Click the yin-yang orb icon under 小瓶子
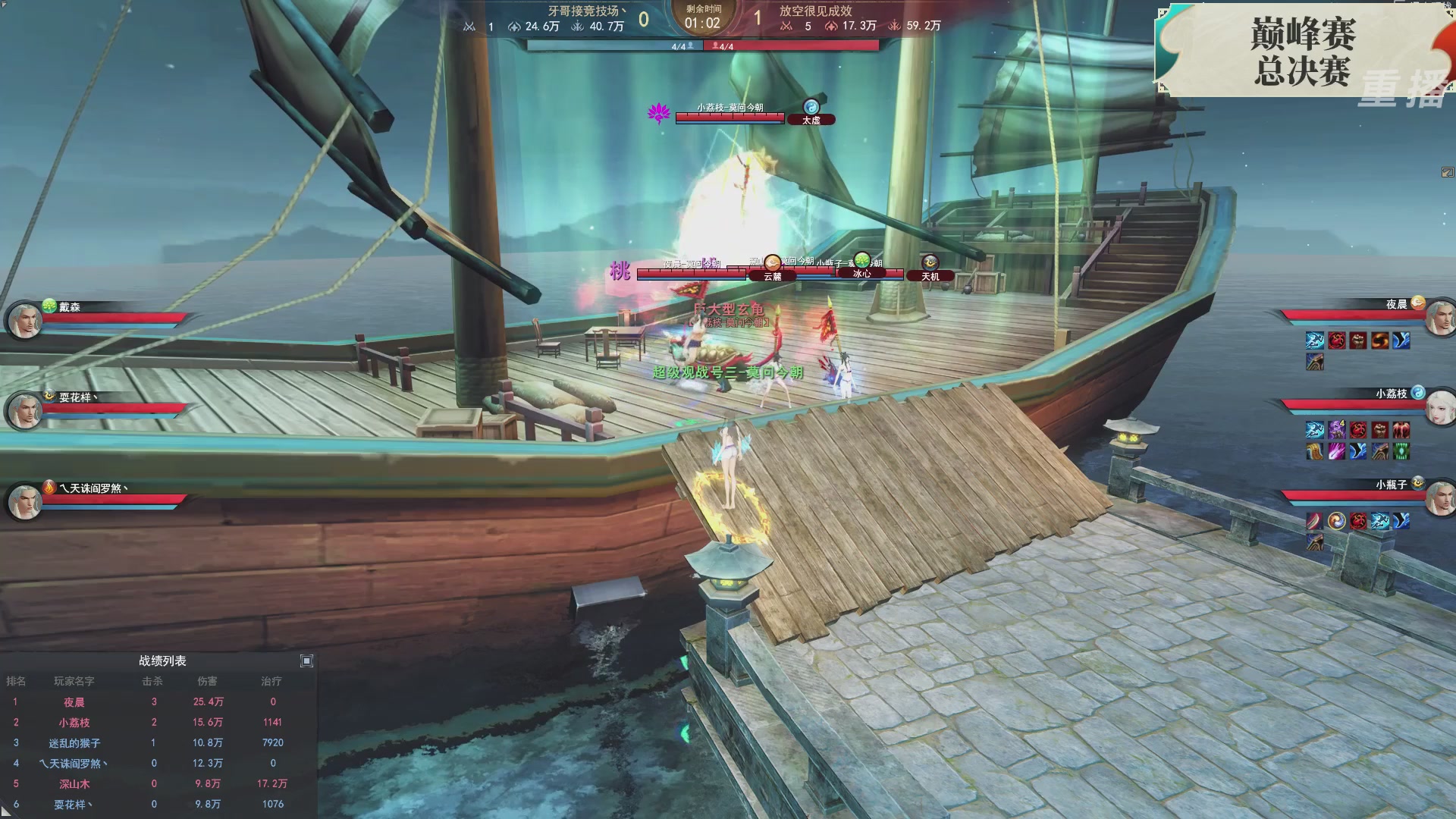The image size is (1456, 819). (x=1336, y=521)
